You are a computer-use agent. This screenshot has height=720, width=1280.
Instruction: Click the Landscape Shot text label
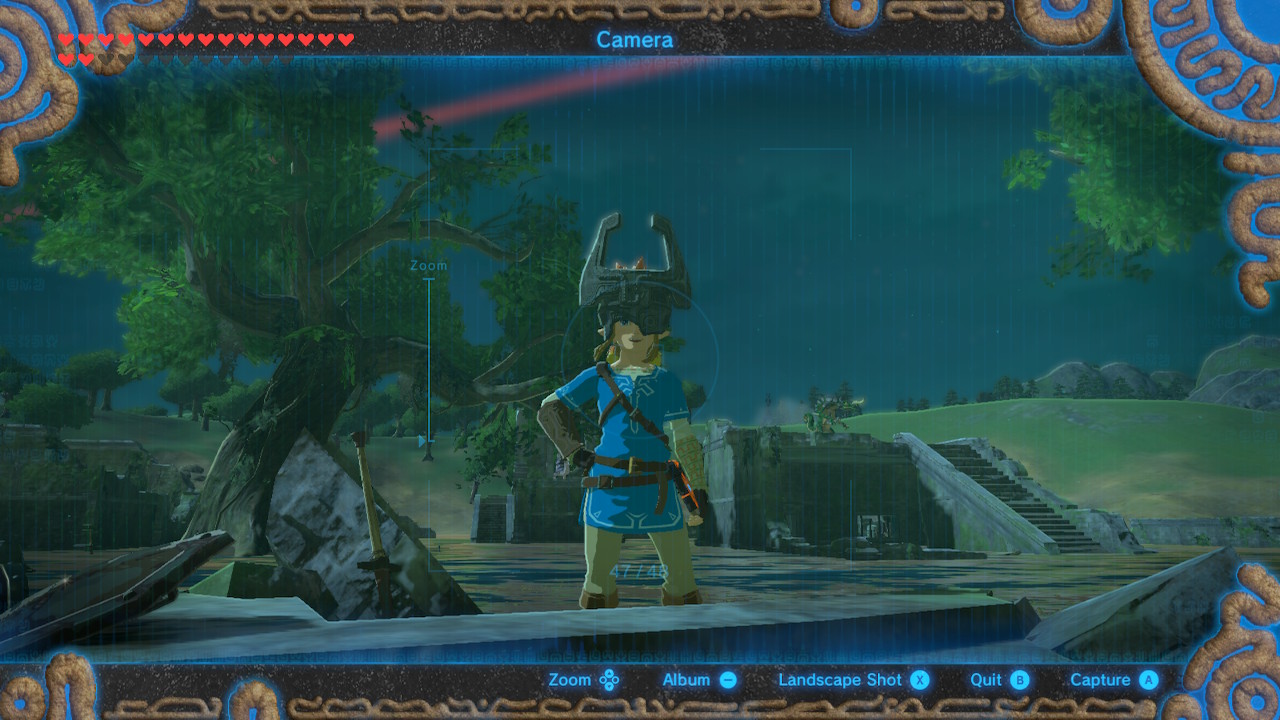(842, 680)
